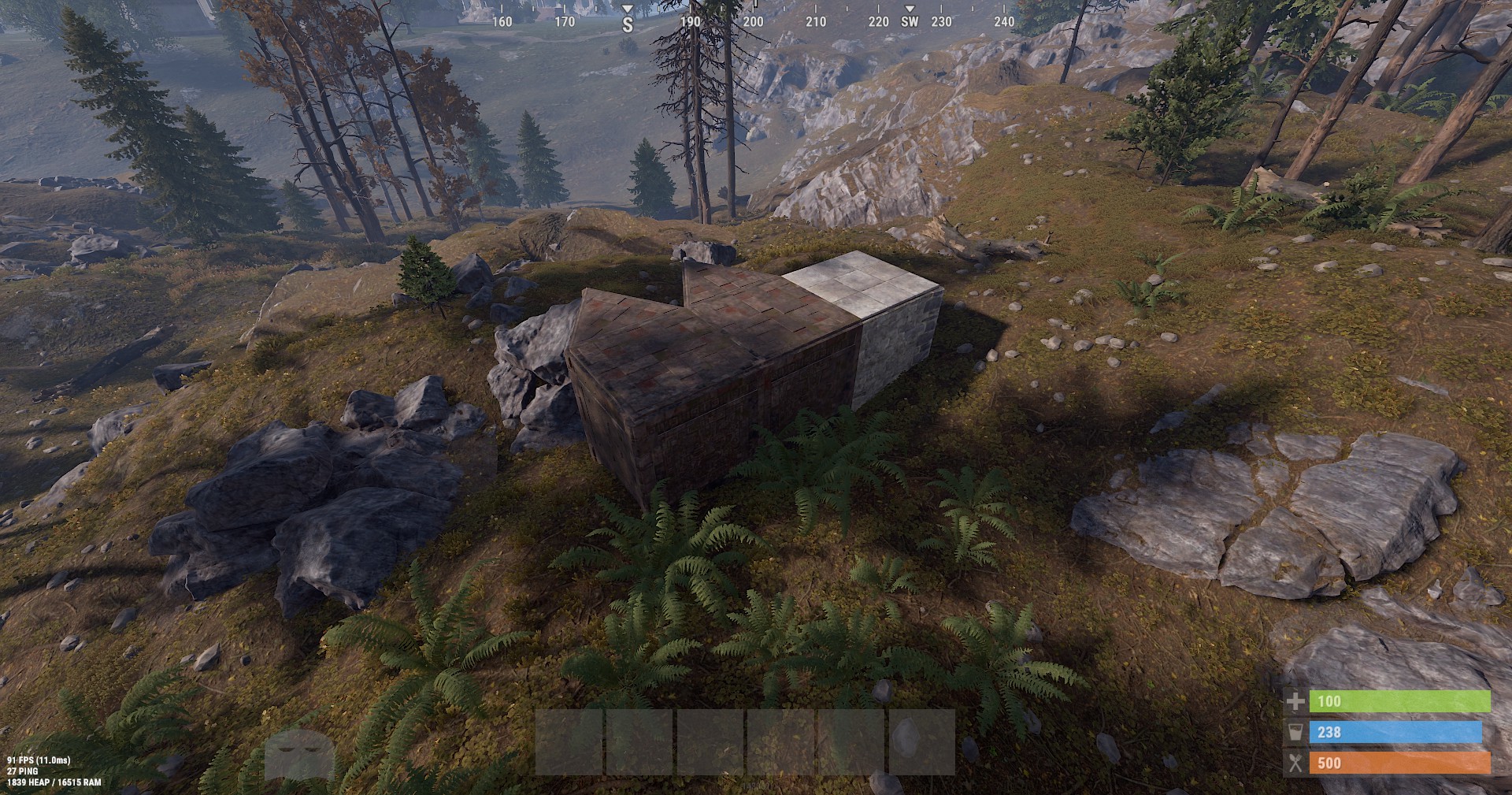This screenshot has width=1512, height=795.
Task: Click the S direction letter on the compass
Action: 628,23
